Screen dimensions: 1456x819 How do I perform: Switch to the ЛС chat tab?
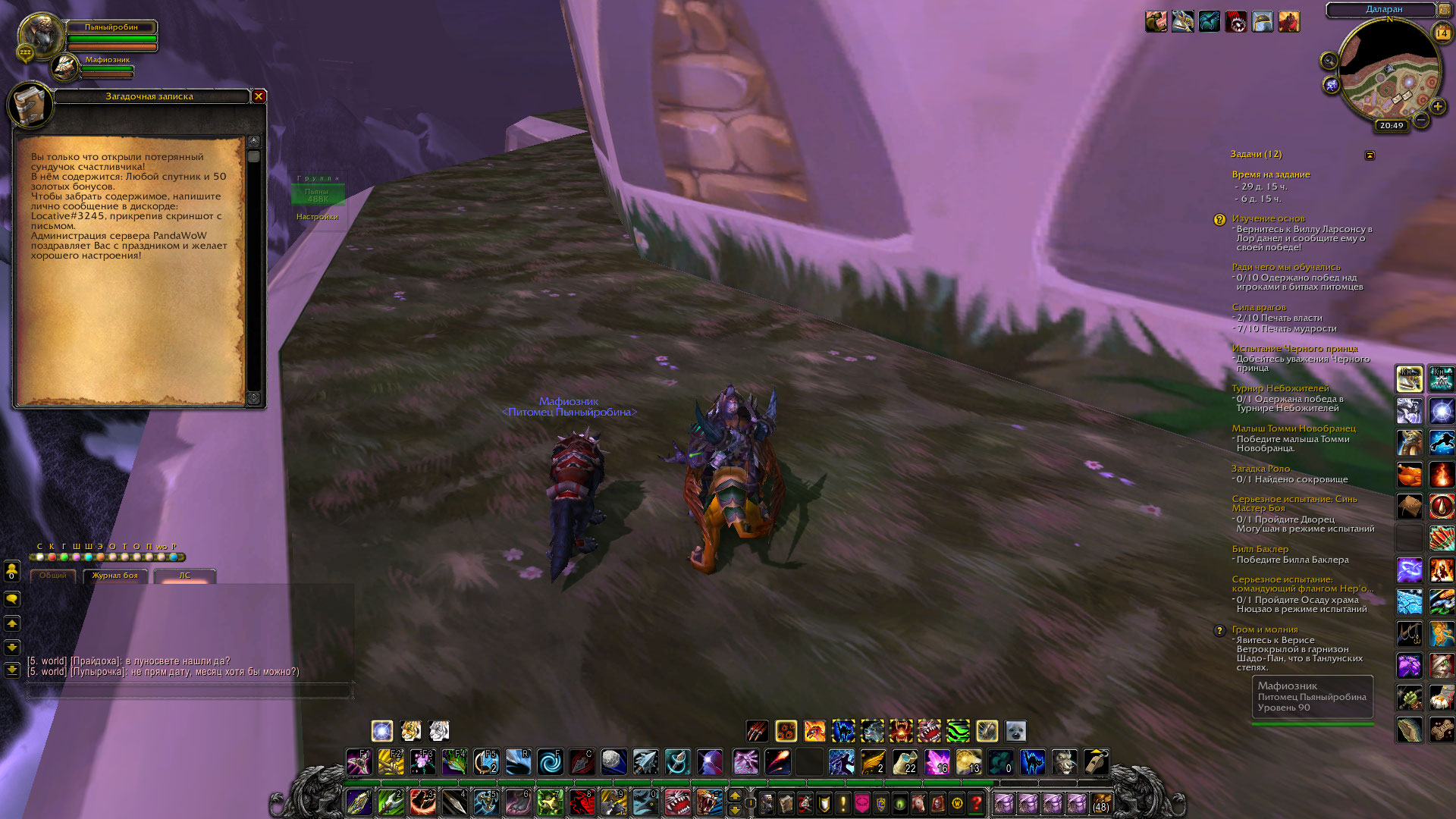(x=184, y=576)
